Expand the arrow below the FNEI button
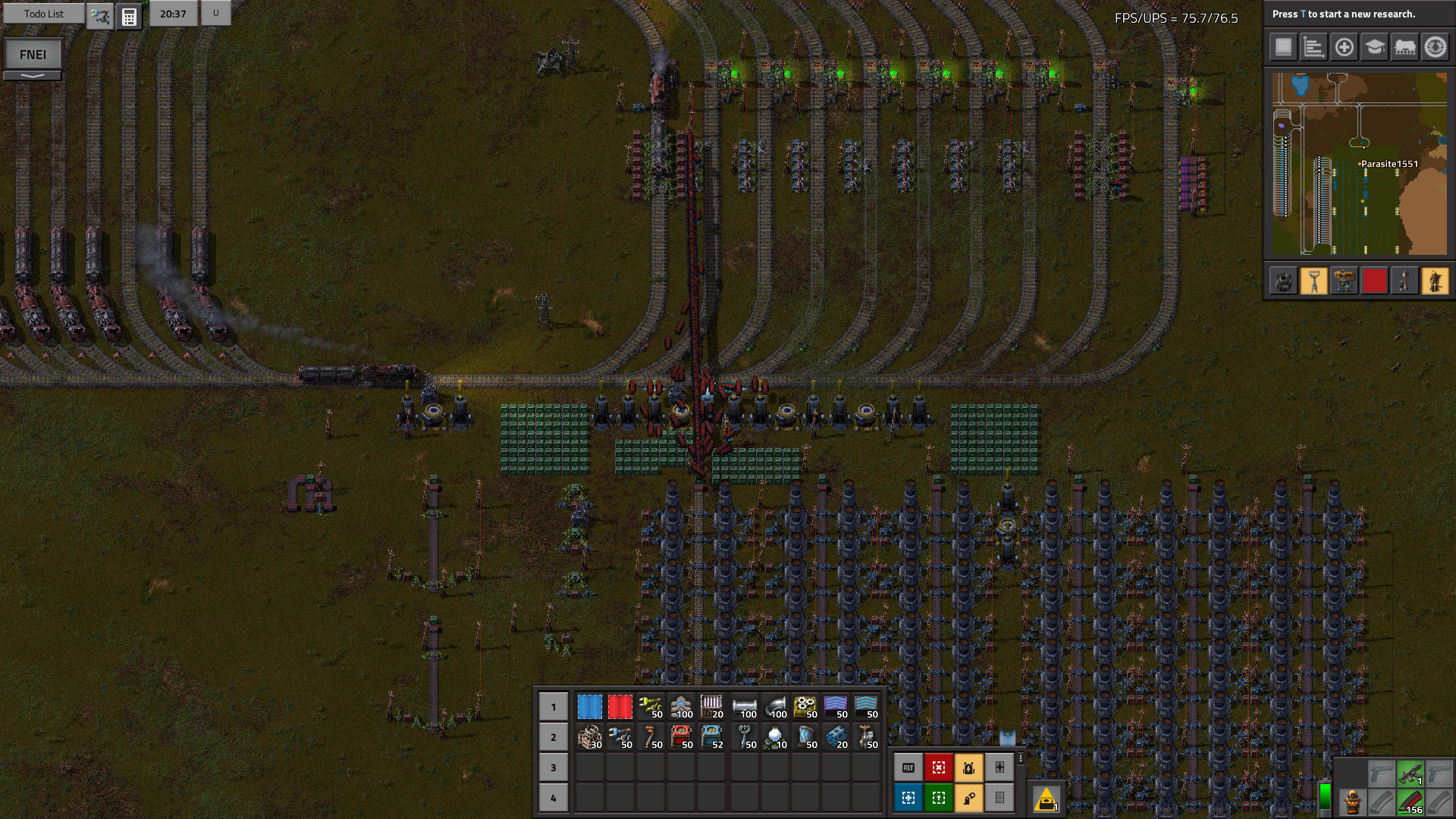 tap(33, 76)
